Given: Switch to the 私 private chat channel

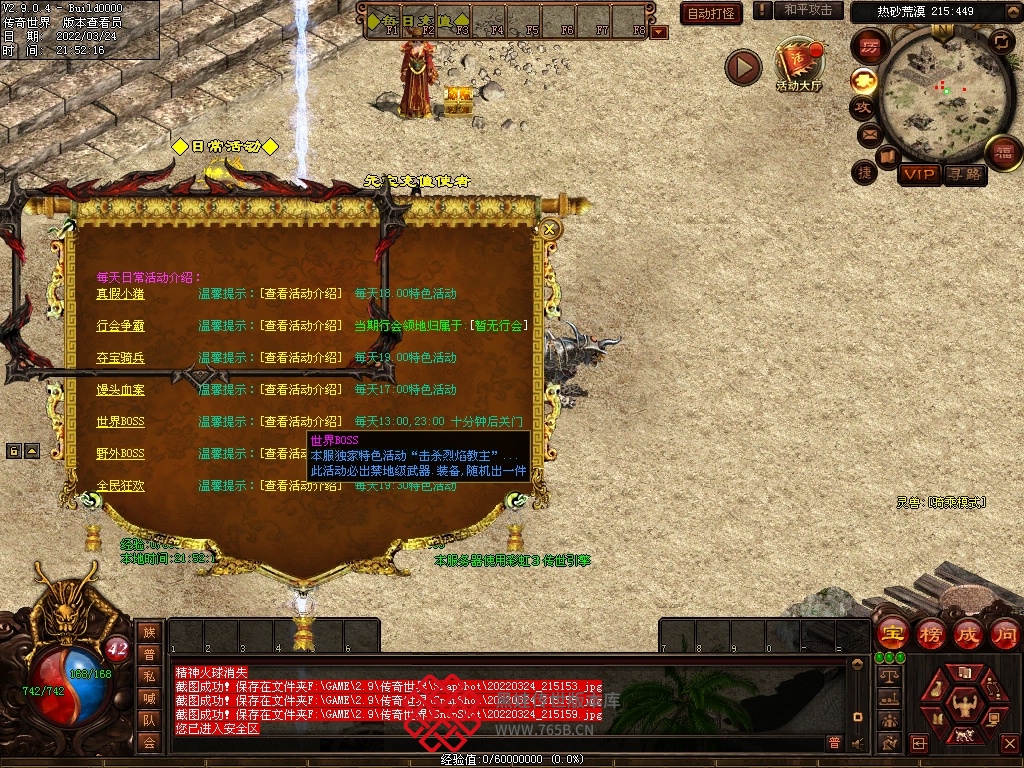Looking at the screenshot, I should [x=149, y=676].
